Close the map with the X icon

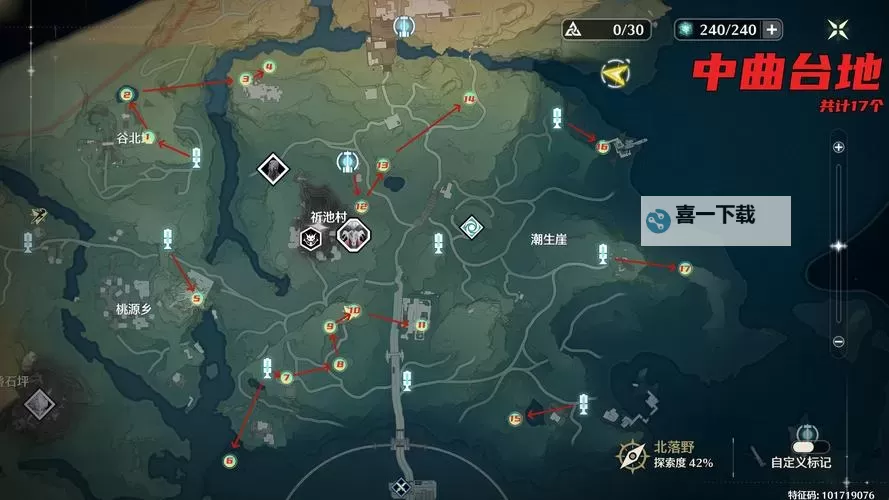[x=839, y=29]
